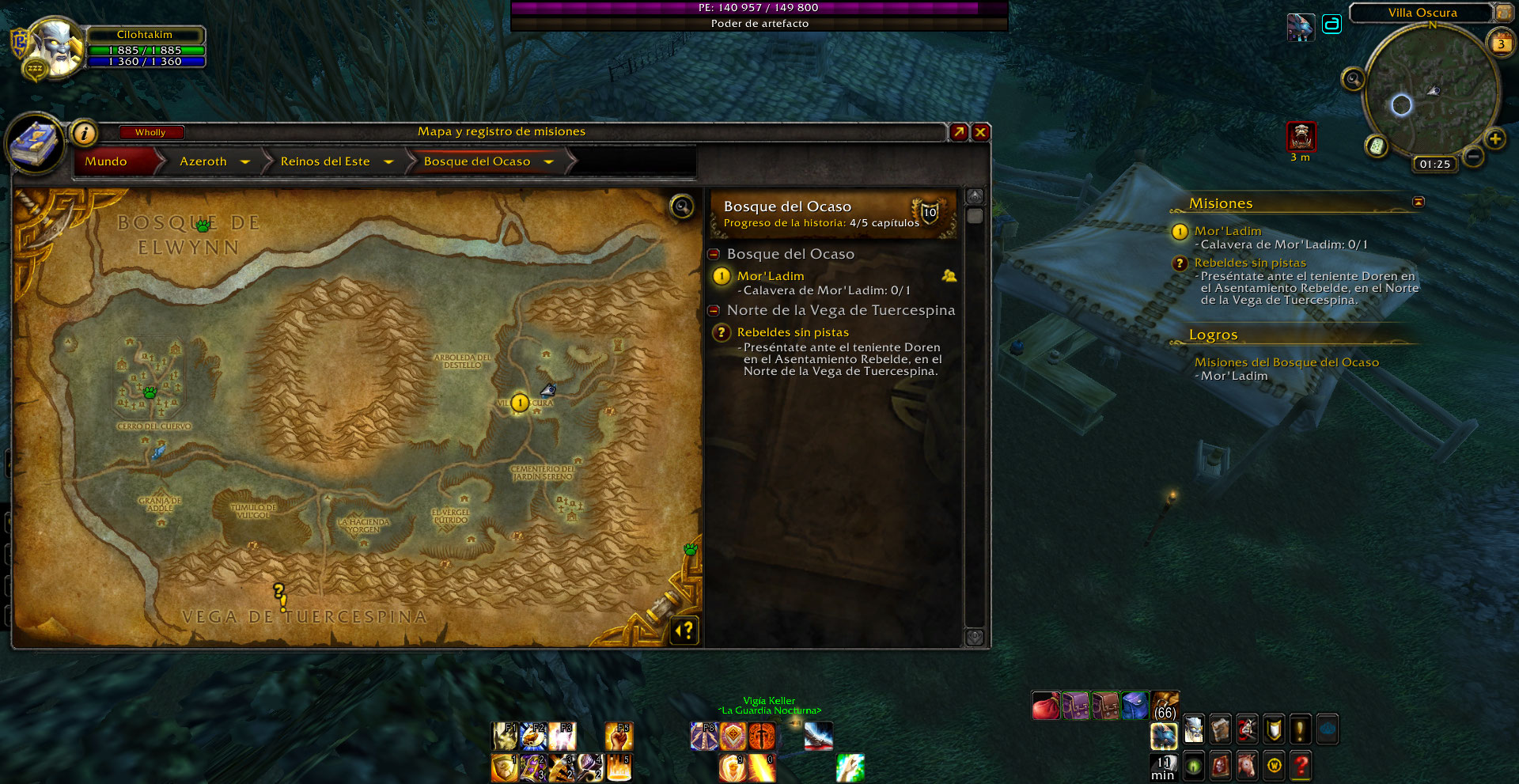The width and height of the screenshot is (1519, 784).
Task: Zoom out on the minimap
Action: 1473,157
